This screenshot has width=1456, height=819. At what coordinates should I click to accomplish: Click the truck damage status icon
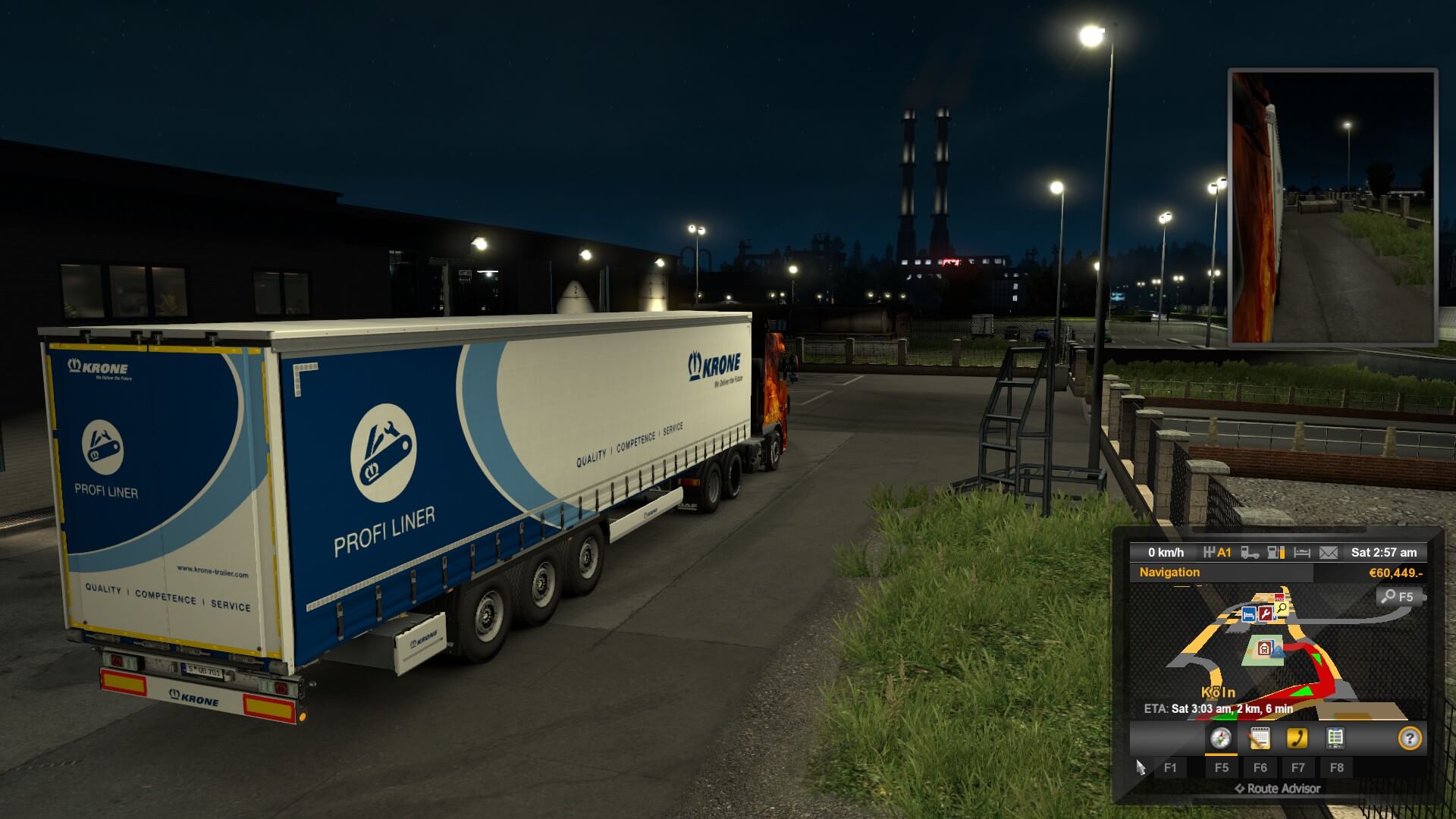pos(1250,553)
